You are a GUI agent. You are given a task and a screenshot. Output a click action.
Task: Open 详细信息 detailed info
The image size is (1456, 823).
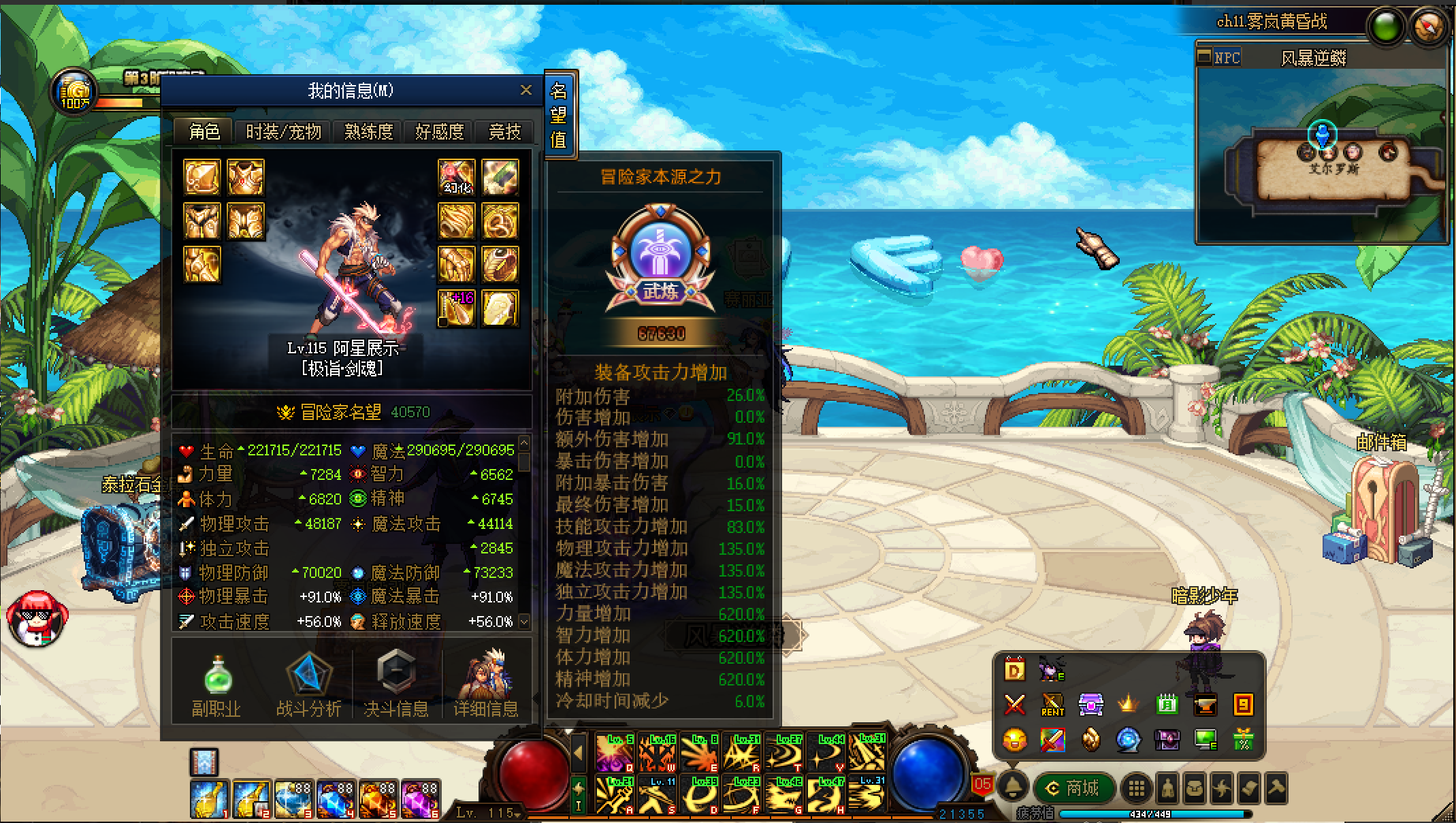pyautogui.click(x=487, y=677)
